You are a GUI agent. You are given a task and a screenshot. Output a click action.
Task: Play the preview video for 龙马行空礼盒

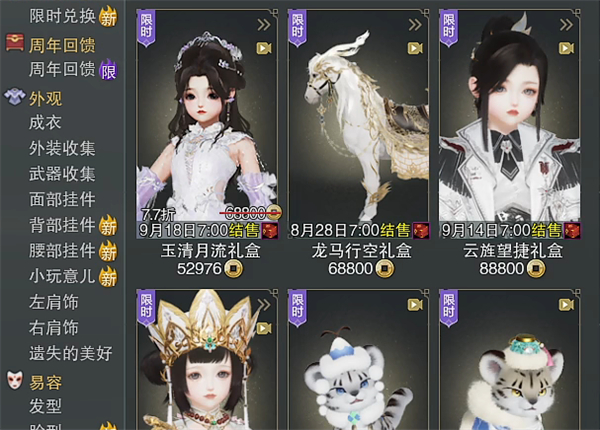[415, 47]
